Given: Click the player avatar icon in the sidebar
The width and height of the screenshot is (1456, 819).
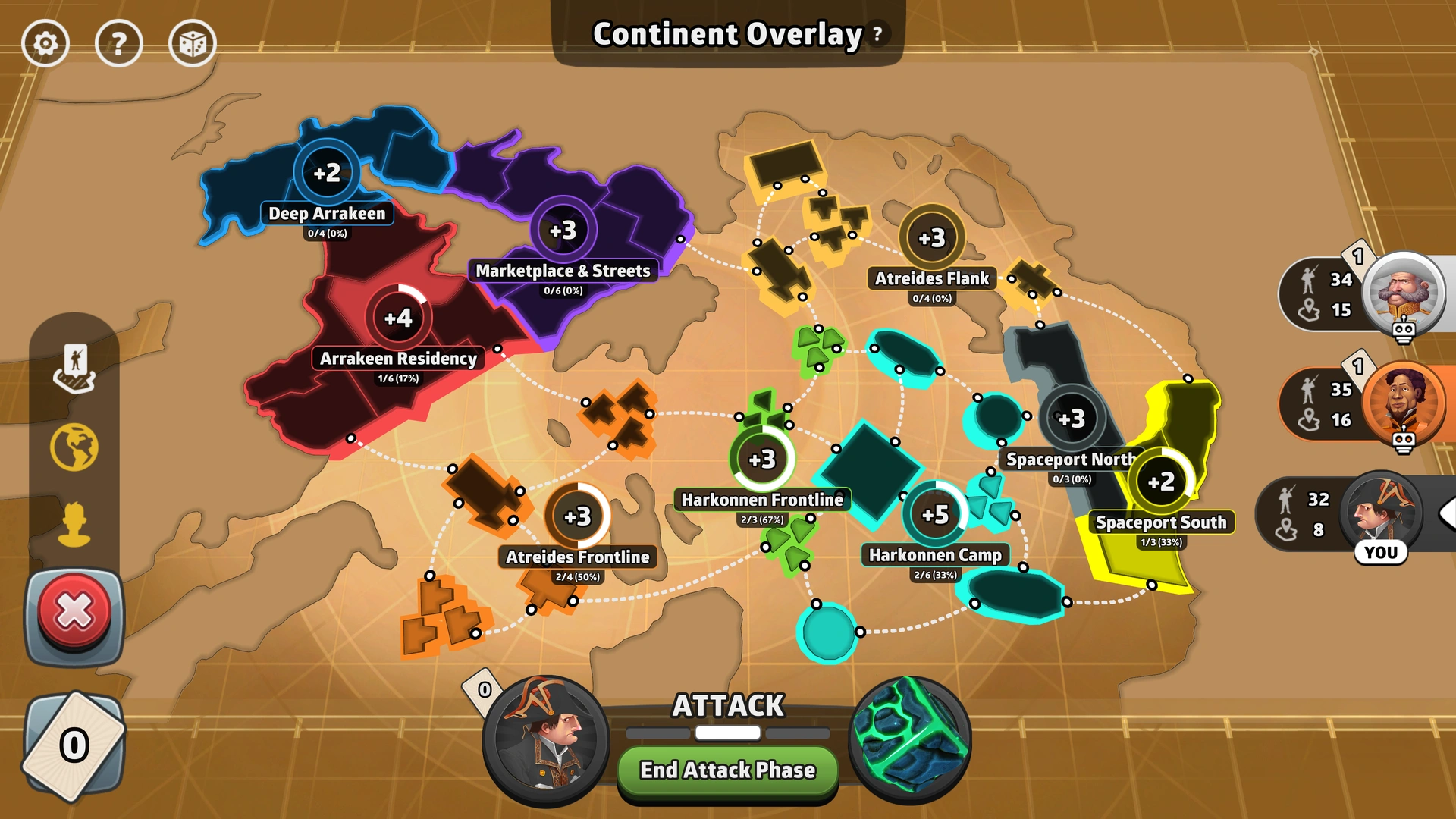Looking at the screenshot, I should click(x=74, y=522).
